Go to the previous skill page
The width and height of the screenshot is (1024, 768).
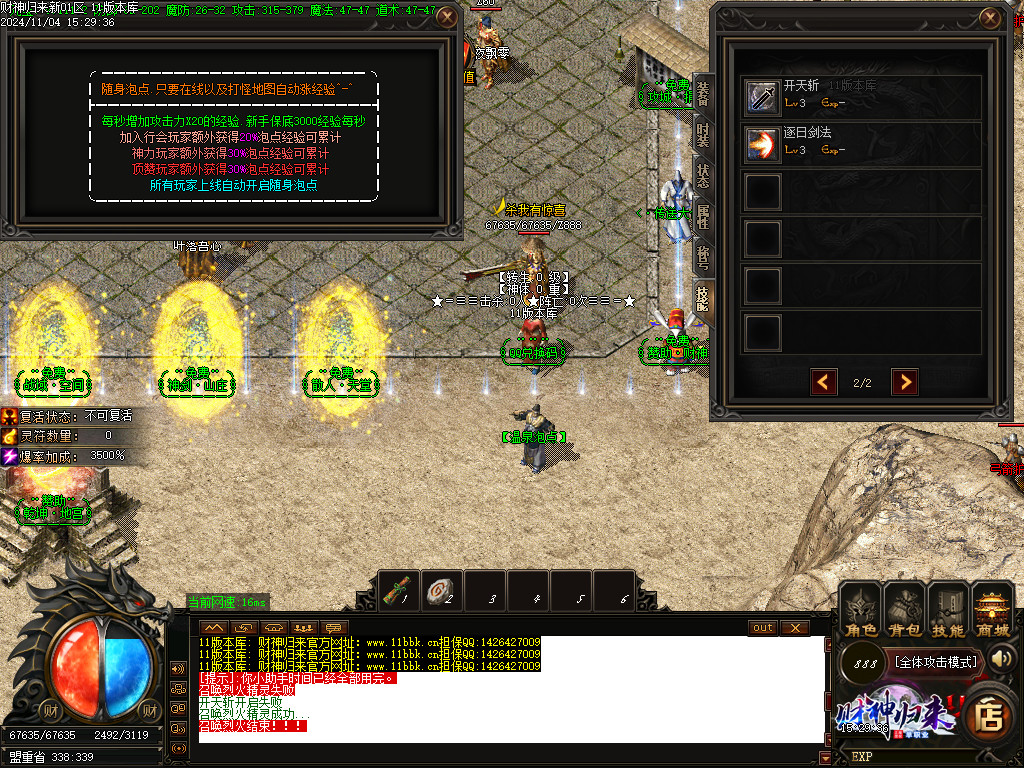point(824,382)
